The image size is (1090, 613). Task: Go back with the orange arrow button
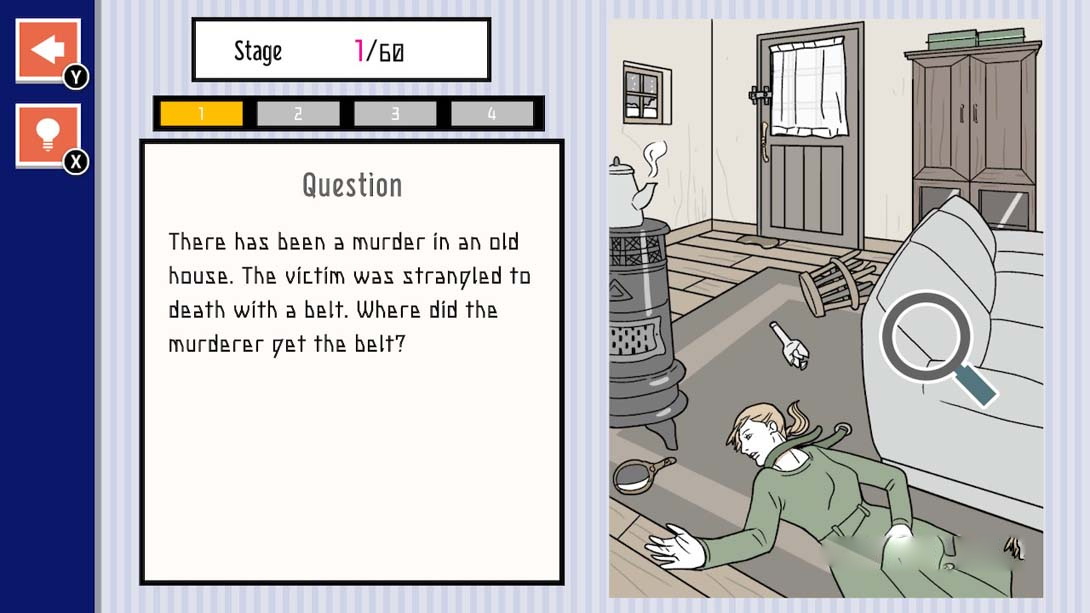tap(47, 49)
